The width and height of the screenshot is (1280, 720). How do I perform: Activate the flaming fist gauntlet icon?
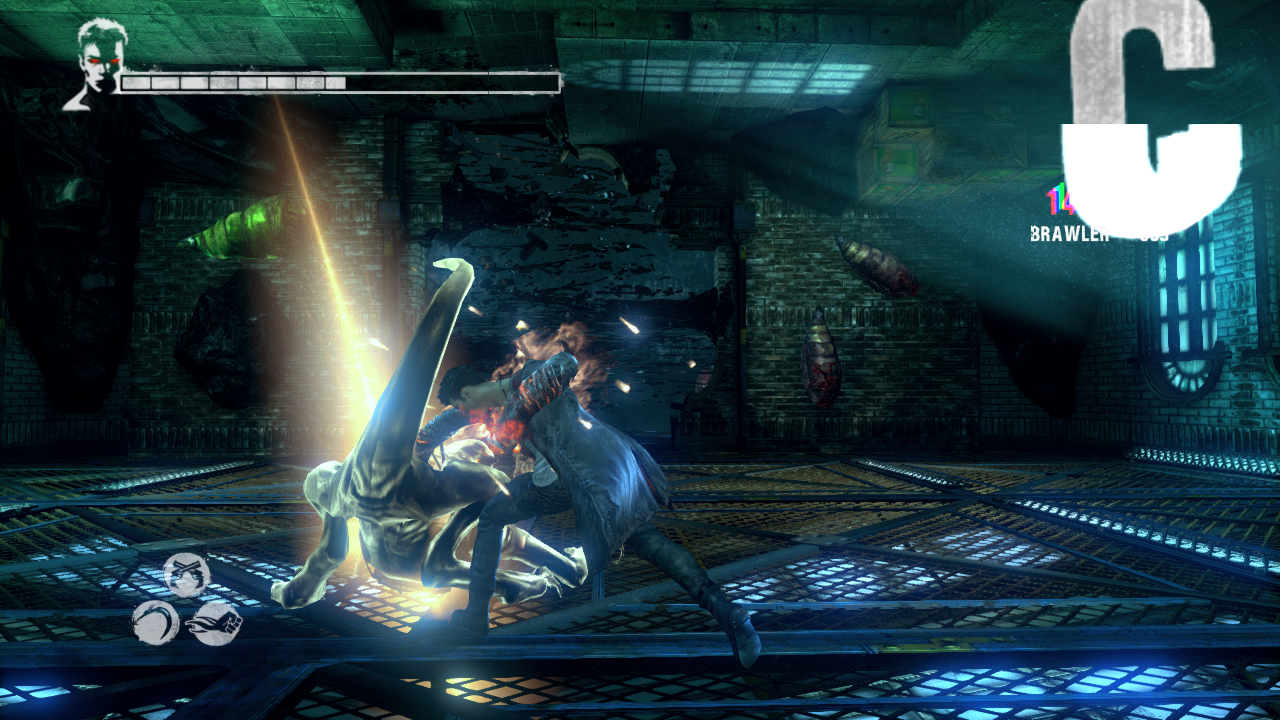(215, 622)
